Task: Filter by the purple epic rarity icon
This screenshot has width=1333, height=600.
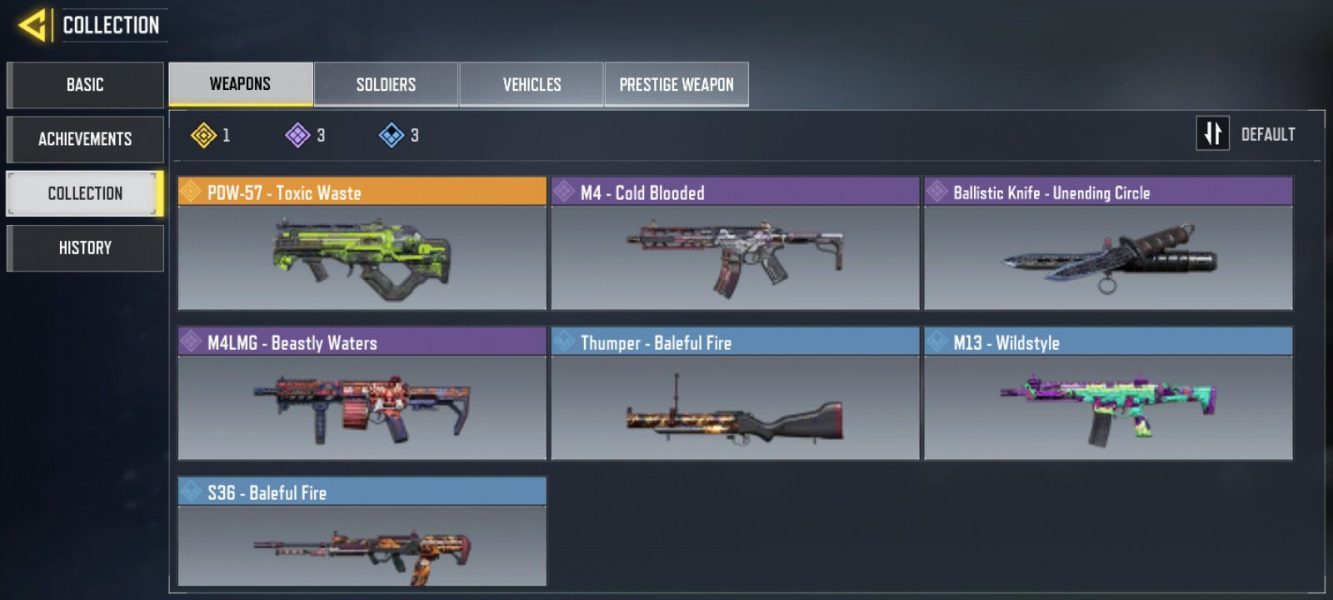Action: click(x=298, y=135)
